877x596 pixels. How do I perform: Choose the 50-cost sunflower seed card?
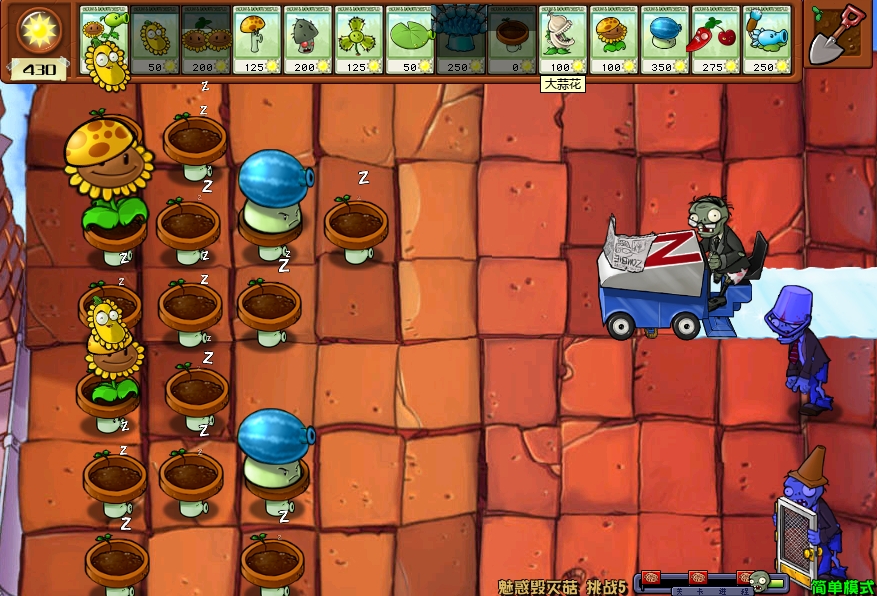click(155, 40)
